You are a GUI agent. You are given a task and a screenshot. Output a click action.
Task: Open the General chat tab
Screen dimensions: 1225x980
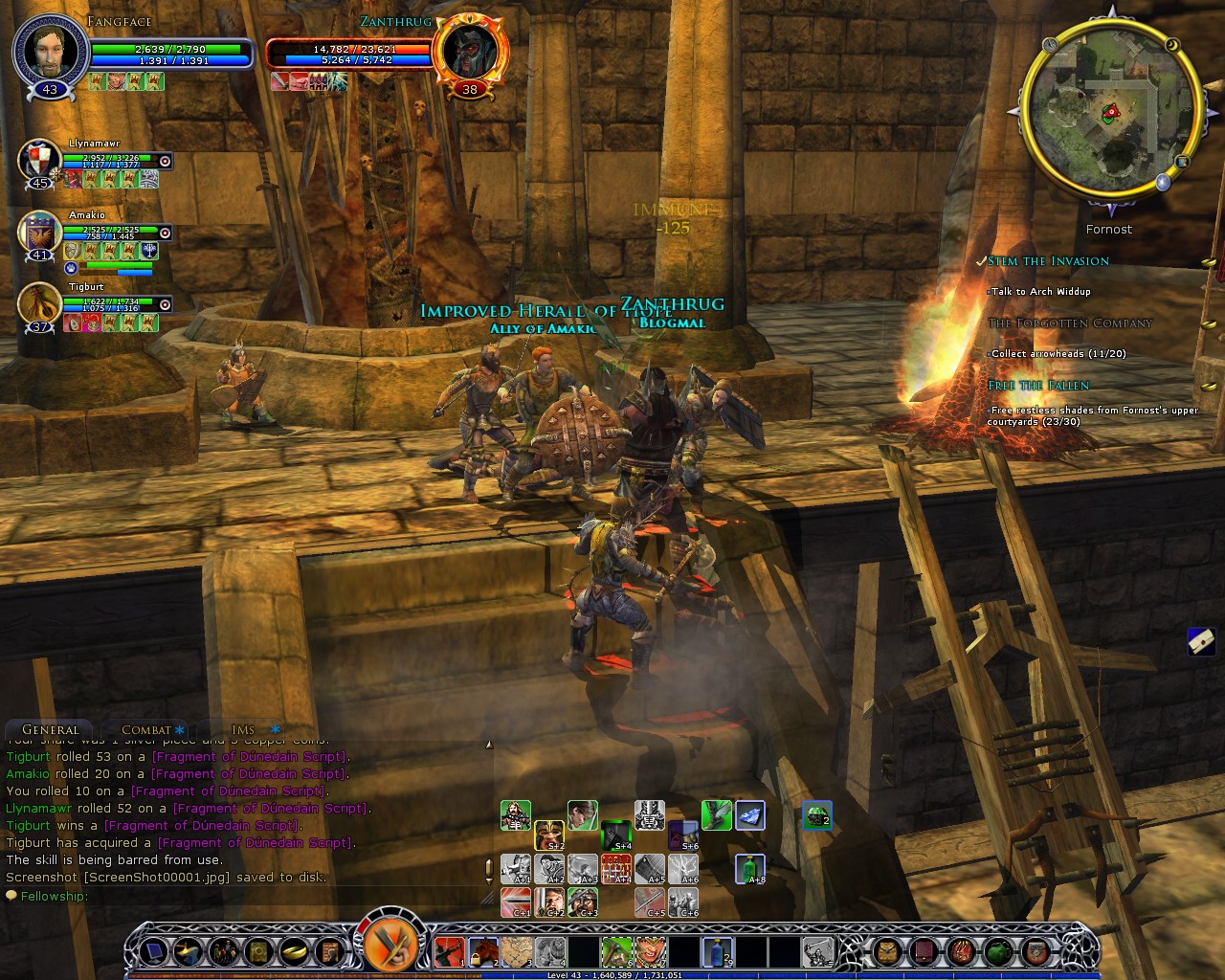50,729
